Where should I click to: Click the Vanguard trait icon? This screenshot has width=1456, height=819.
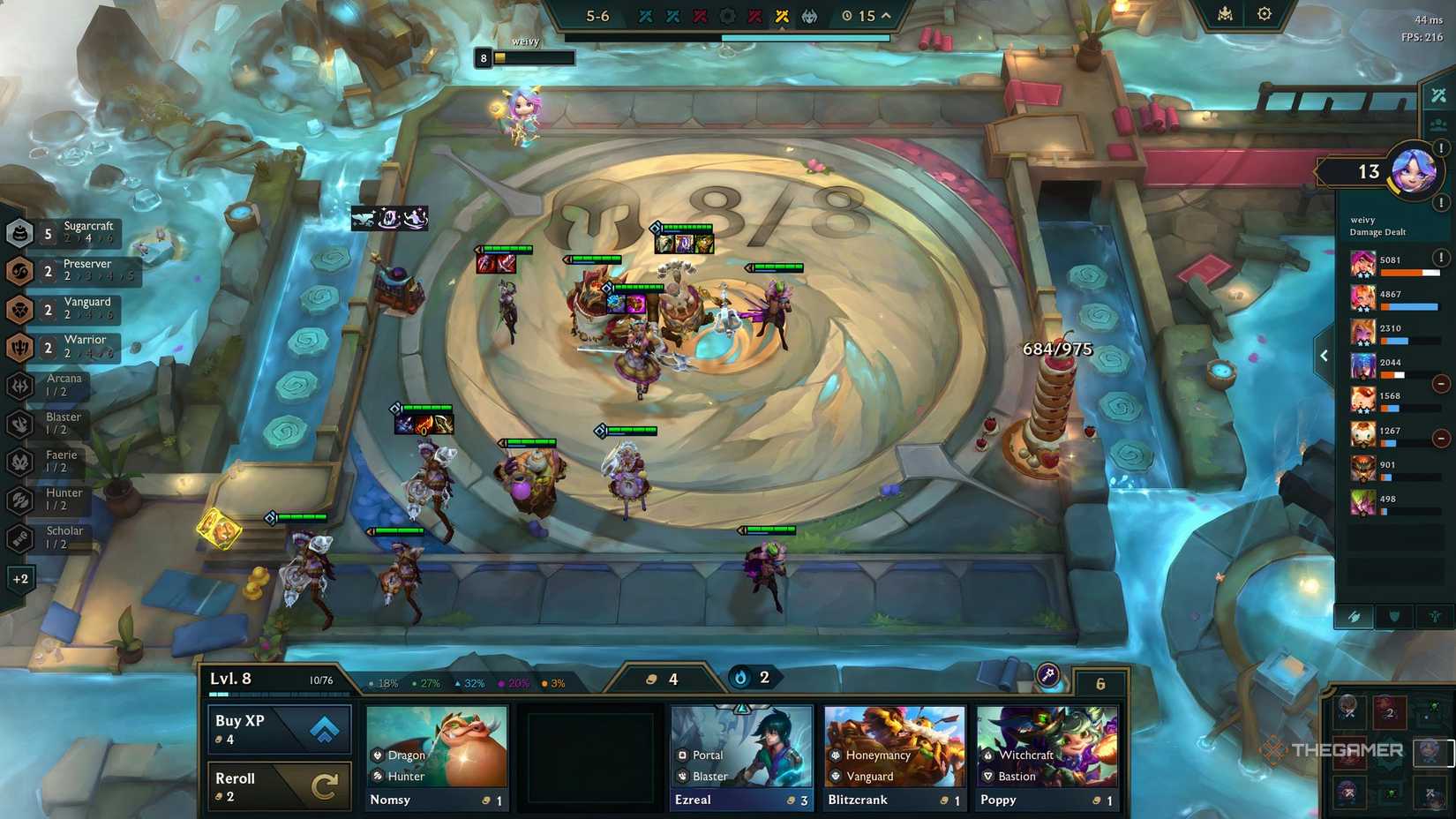click(20, 309)
